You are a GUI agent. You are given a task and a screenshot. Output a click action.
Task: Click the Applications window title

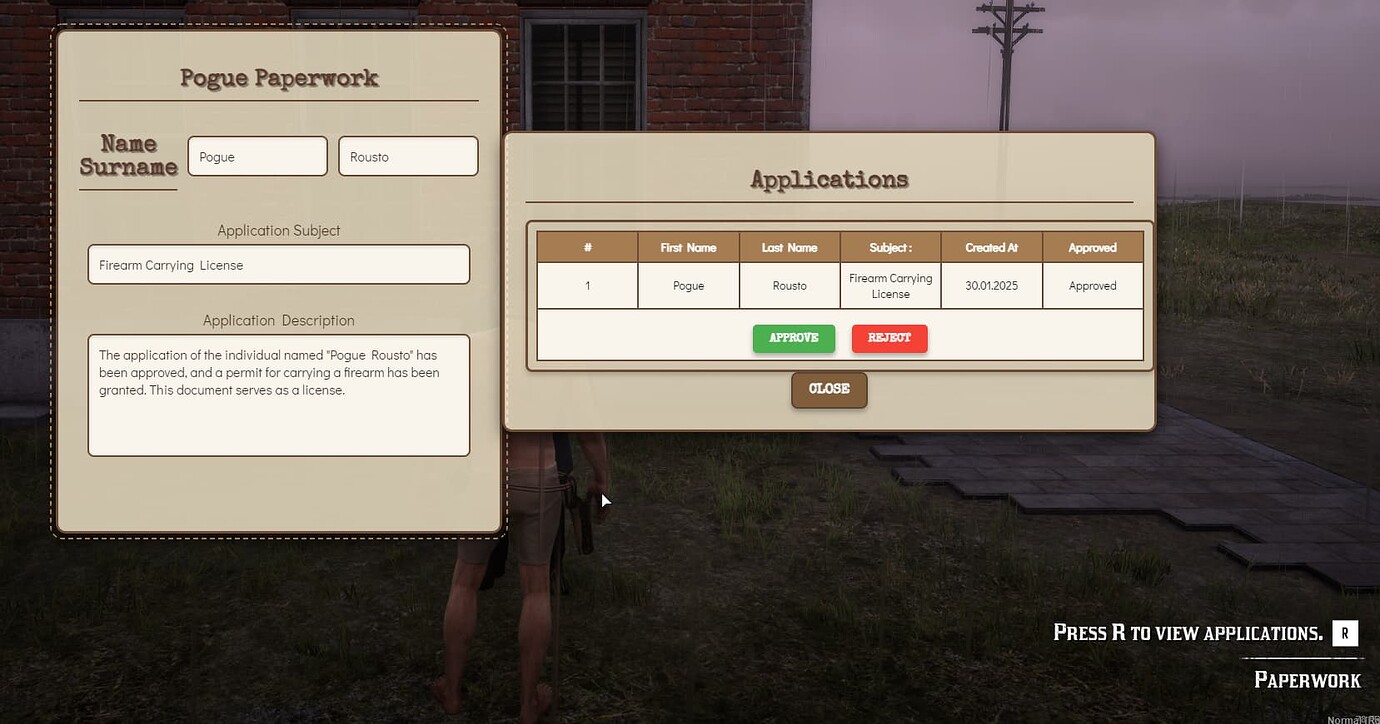[828, 179]
